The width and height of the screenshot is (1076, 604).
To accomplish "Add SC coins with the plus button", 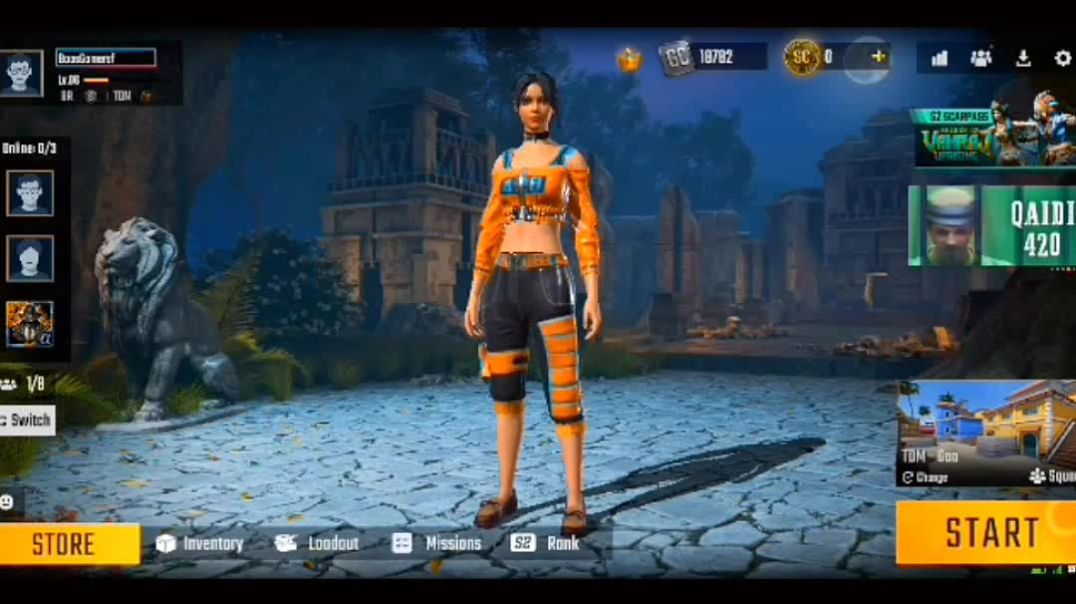I will pyautogui.click(x=879, y=56).
